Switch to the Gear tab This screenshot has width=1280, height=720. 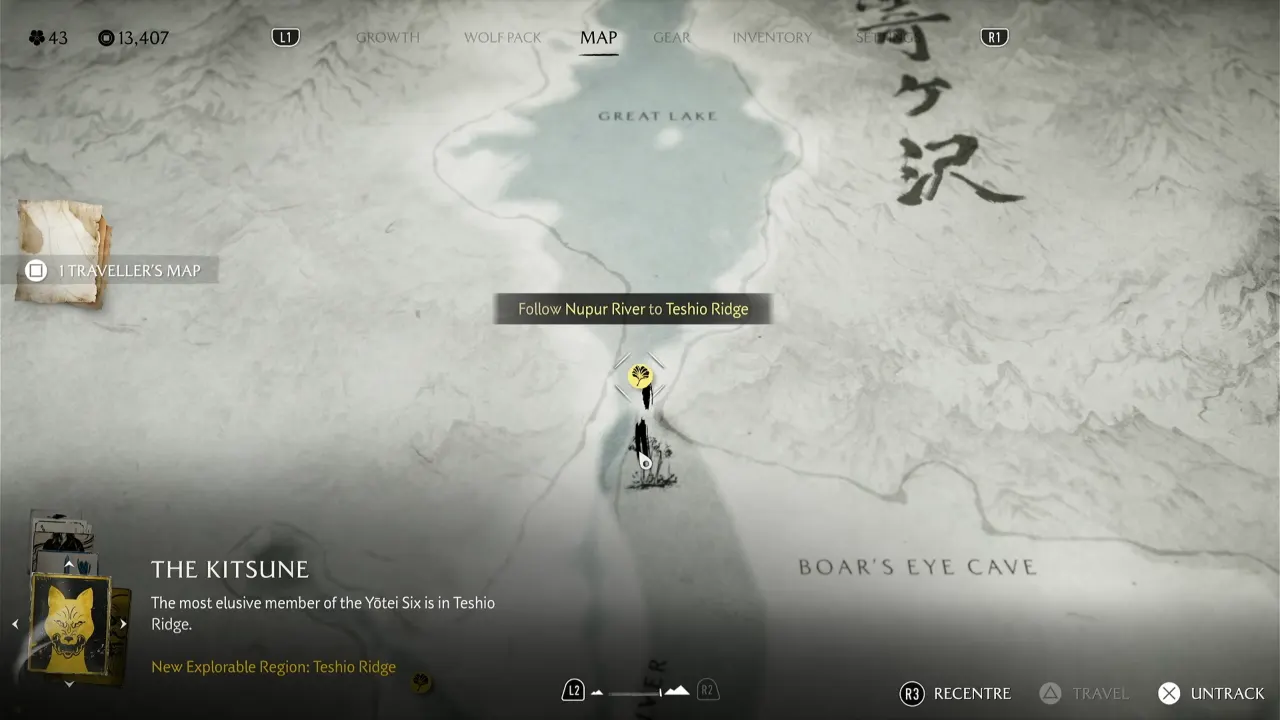coord(671,37)
